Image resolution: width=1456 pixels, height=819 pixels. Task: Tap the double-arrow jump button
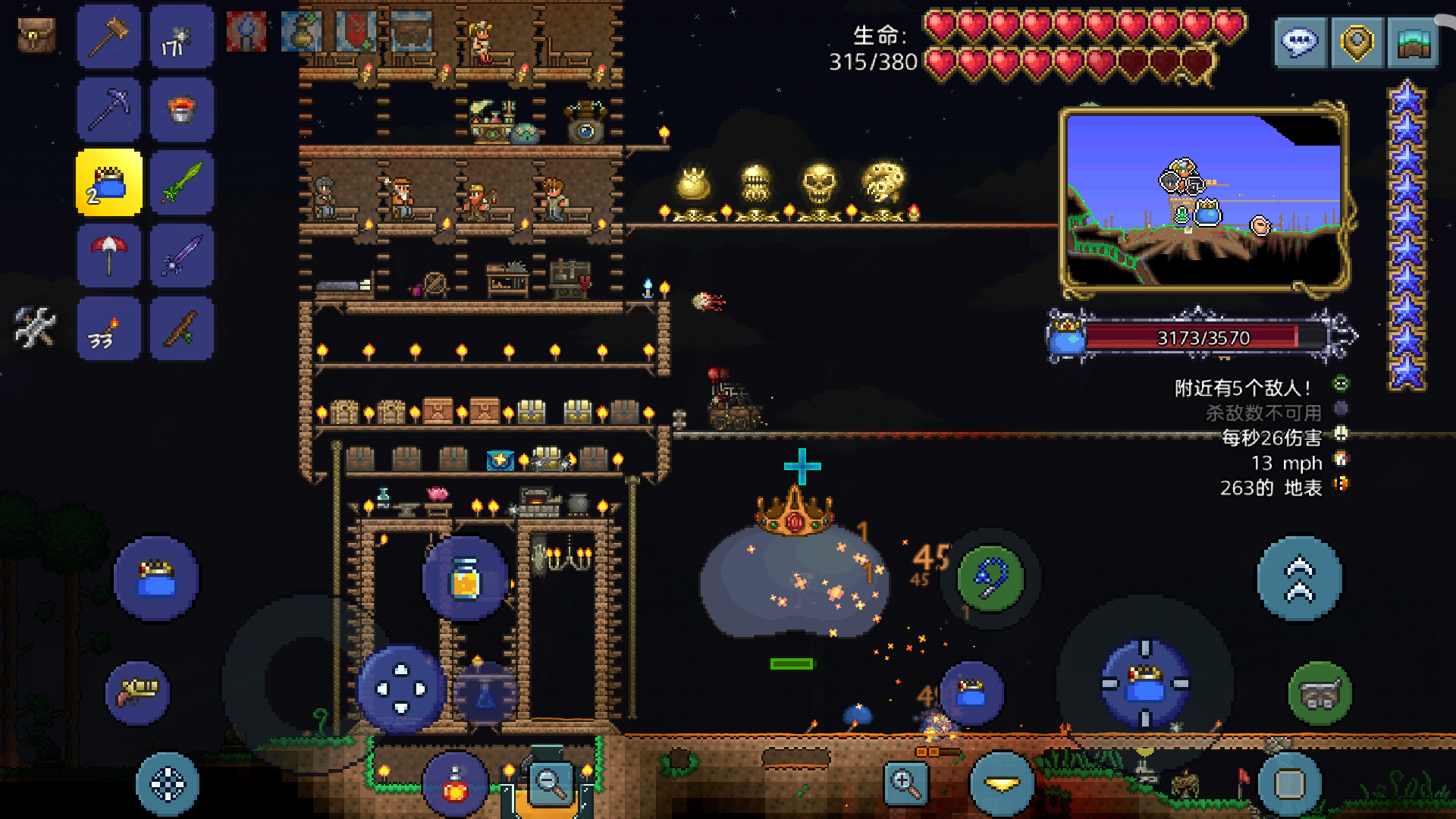pos(1299,579)
